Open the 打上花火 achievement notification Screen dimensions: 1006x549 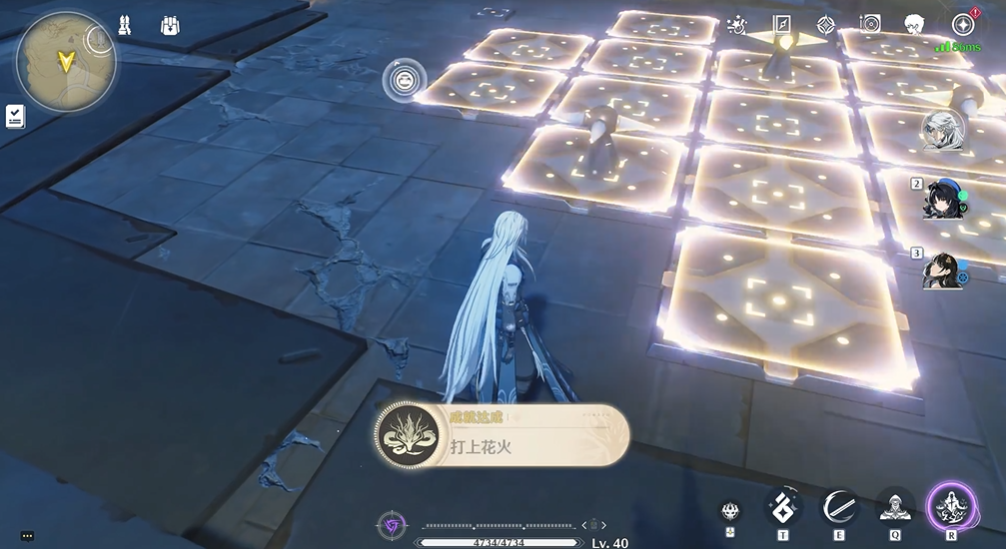502,435
